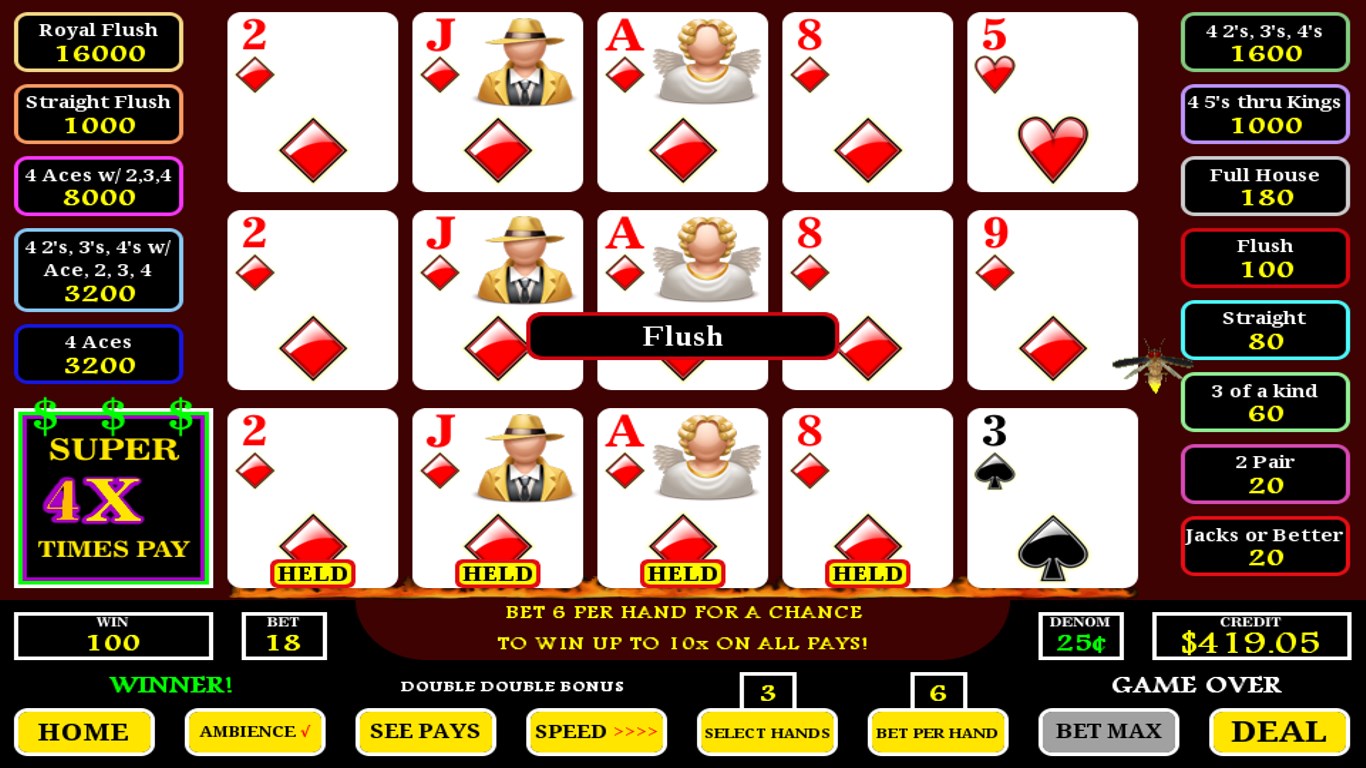This screenshot has height=768, width=1366.
Task: Go back with the HOME button
Action: click(x=84, y=732)
